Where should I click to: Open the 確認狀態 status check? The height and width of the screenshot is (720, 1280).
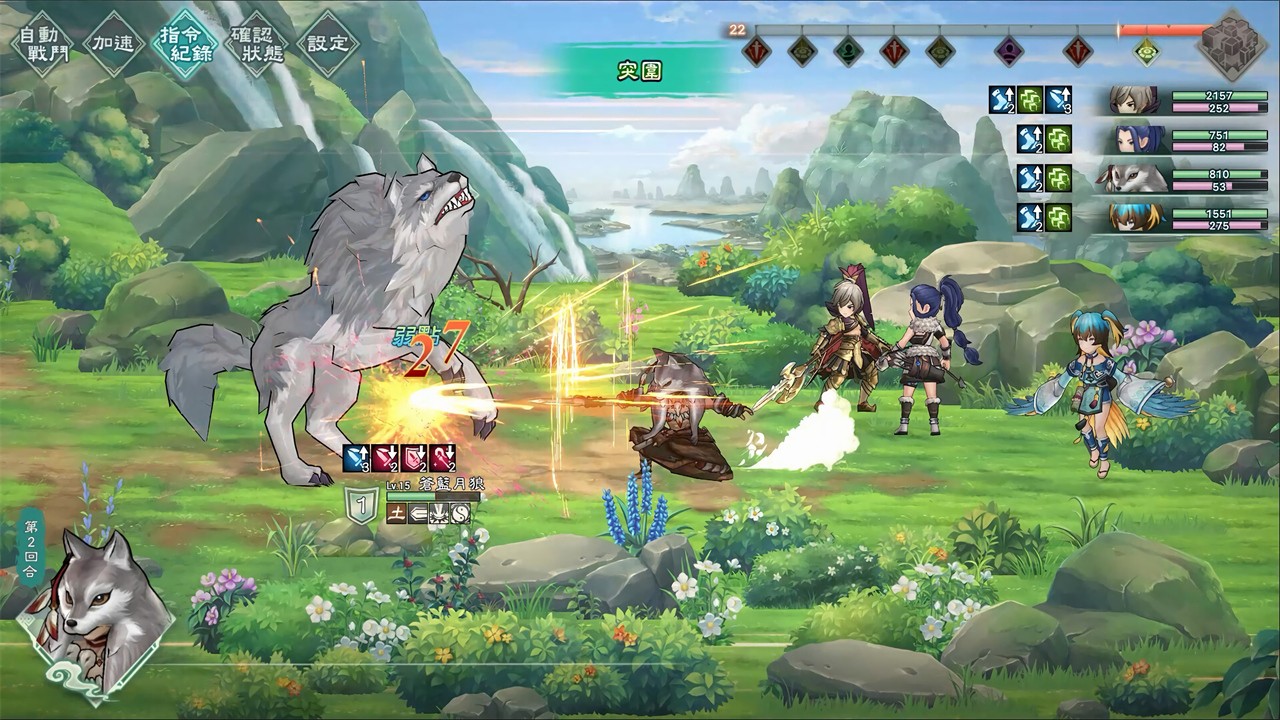(x=257, y=43)
